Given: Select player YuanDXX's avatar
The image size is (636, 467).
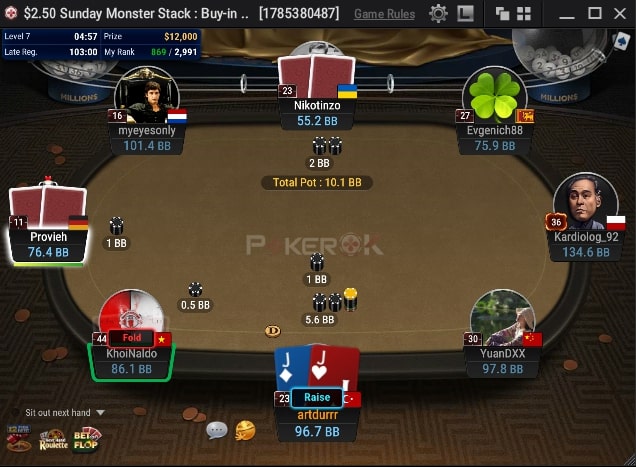Looking at the screenshot, I should point(500,320).
